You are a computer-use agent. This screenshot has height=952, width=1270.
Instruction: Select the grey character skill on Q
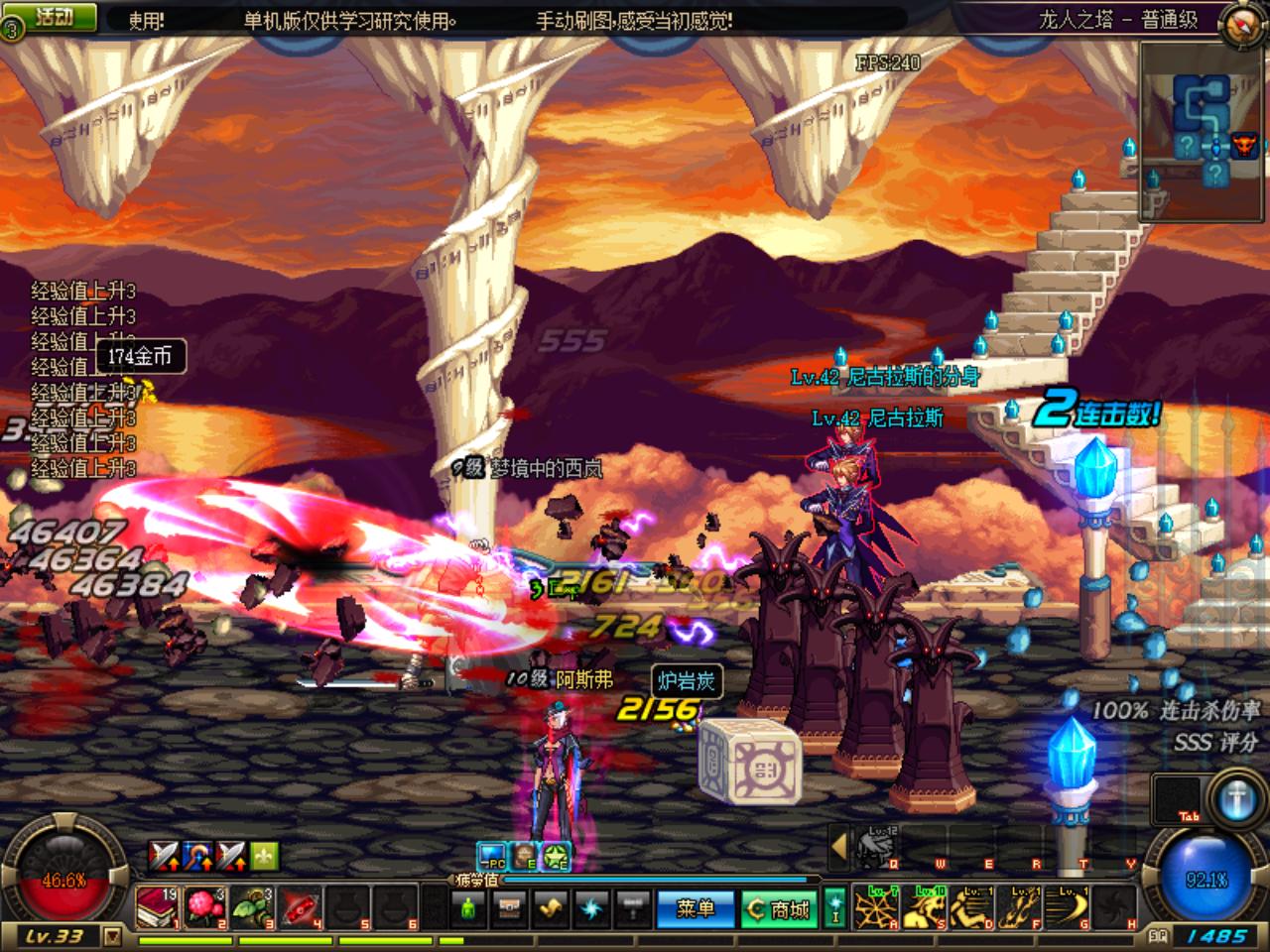pos(877,848)
